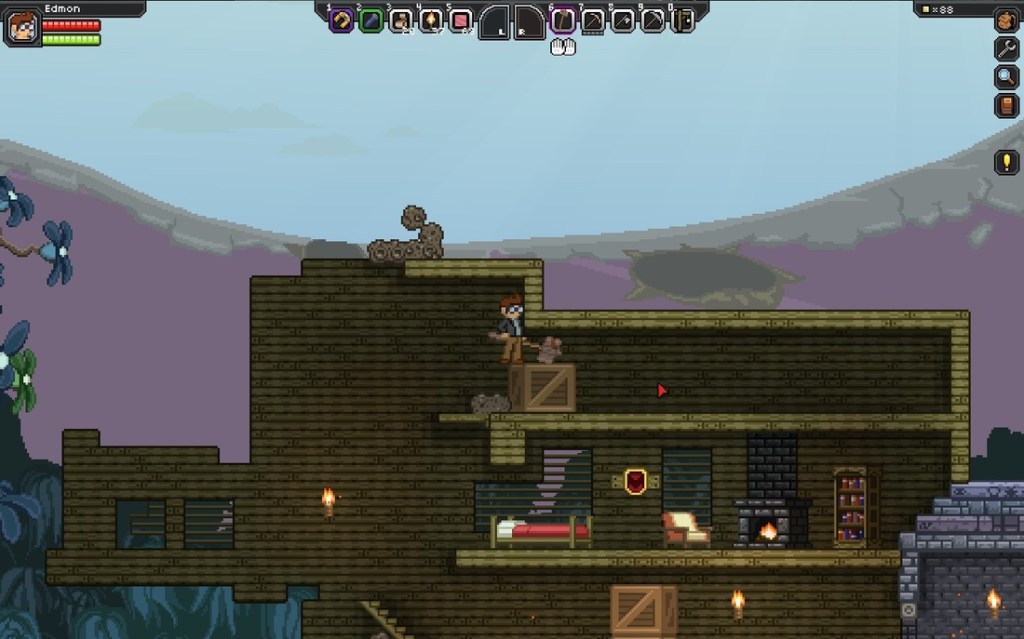This screenshot has width=1024, height=639.
Task: Click the right hand slot marked R
Action: click(529, 22)
